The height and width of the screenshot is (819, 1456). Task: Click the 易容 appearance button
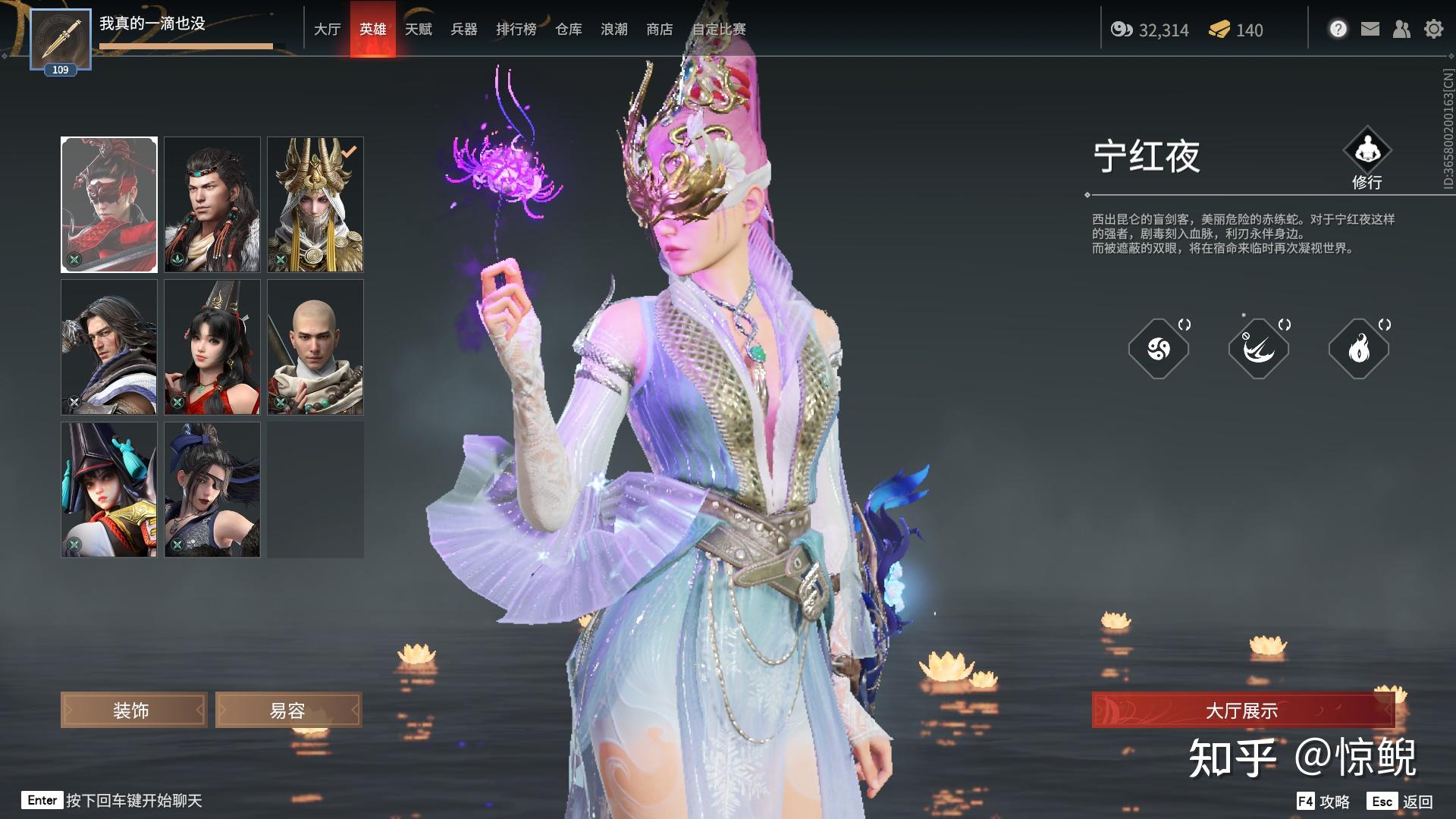pos(288,711)
